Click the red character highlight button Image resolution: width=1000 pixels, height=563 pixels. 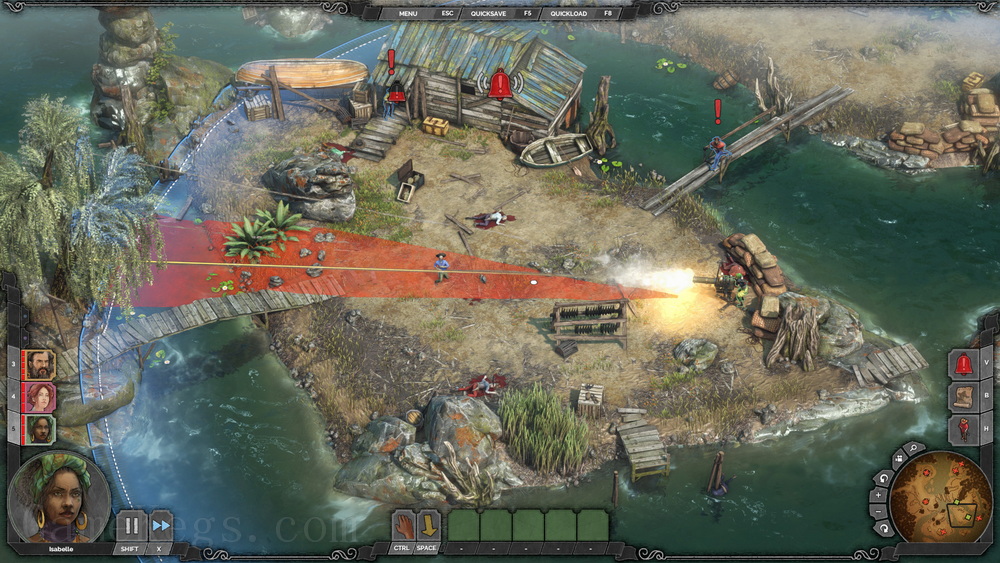(x=963, y=430)
